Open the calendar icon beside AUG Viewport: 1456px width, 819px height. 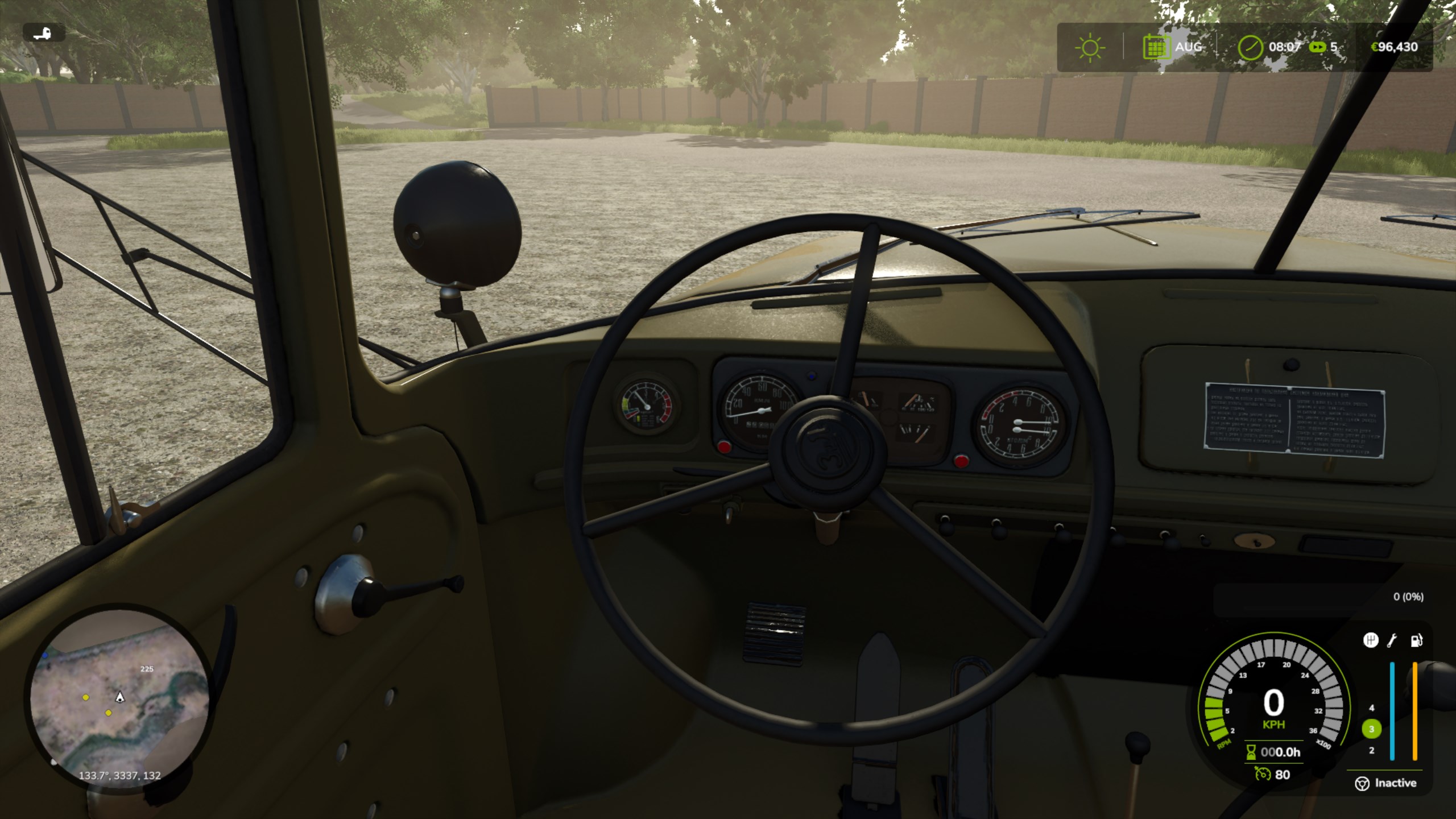pos(1156,47)
